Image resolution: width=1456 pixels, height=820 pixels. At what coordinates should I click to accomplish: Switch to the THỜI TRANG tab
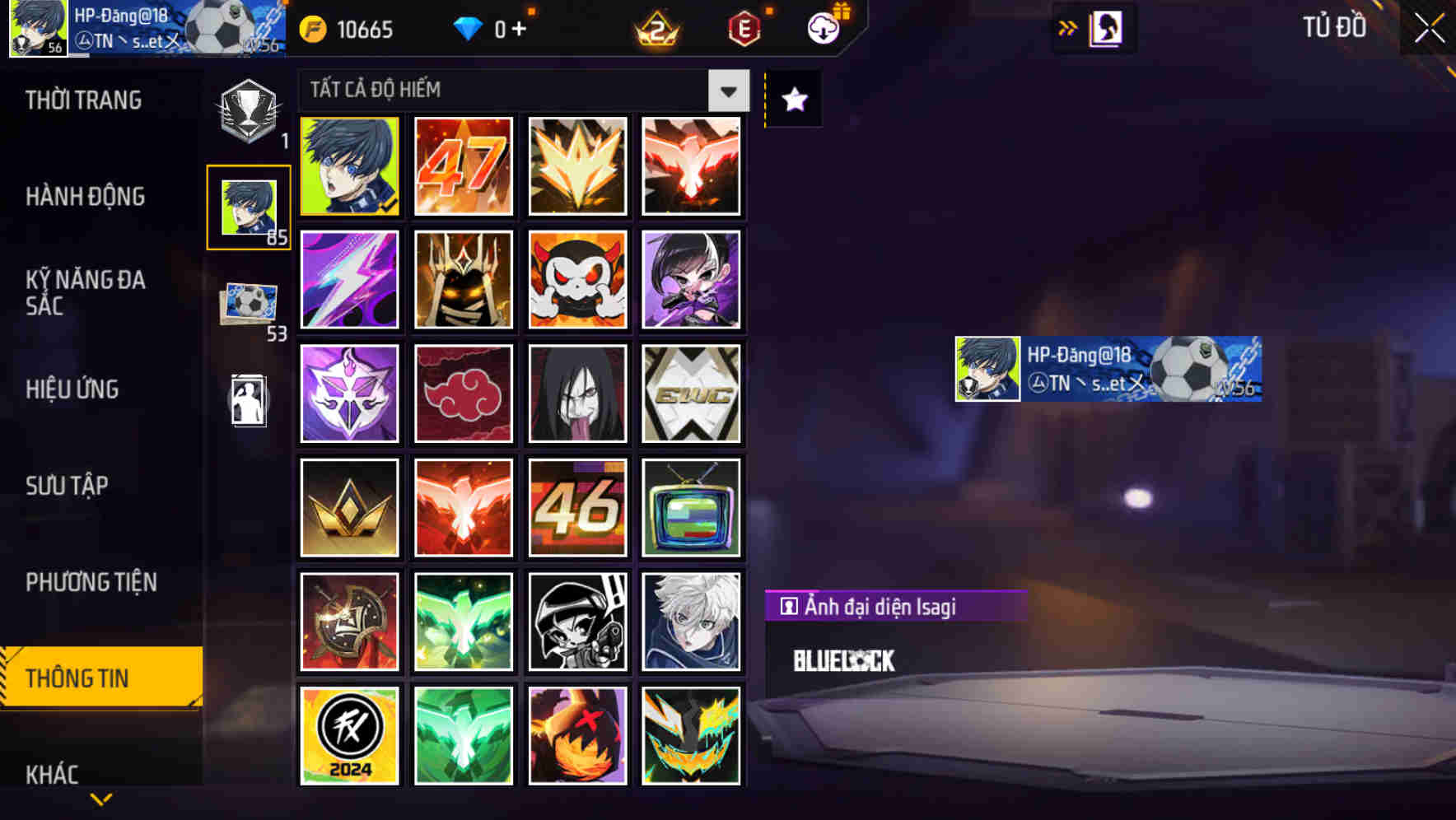pyautogui.click(x=82, y=100)
